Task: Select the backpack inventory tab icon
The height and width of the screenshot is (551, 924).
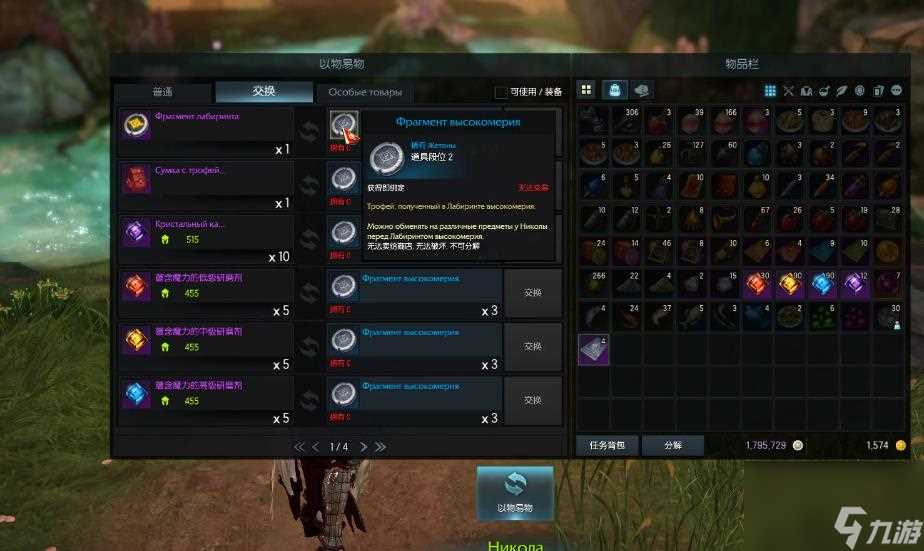Action: (615, 90)
